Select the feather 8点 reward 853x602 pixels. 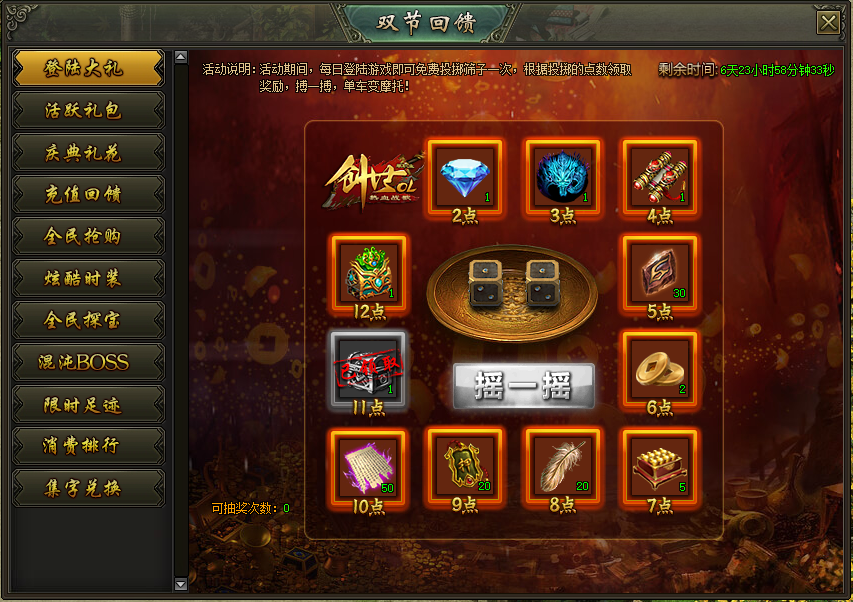pyautogui.click(x=562, y=465)
